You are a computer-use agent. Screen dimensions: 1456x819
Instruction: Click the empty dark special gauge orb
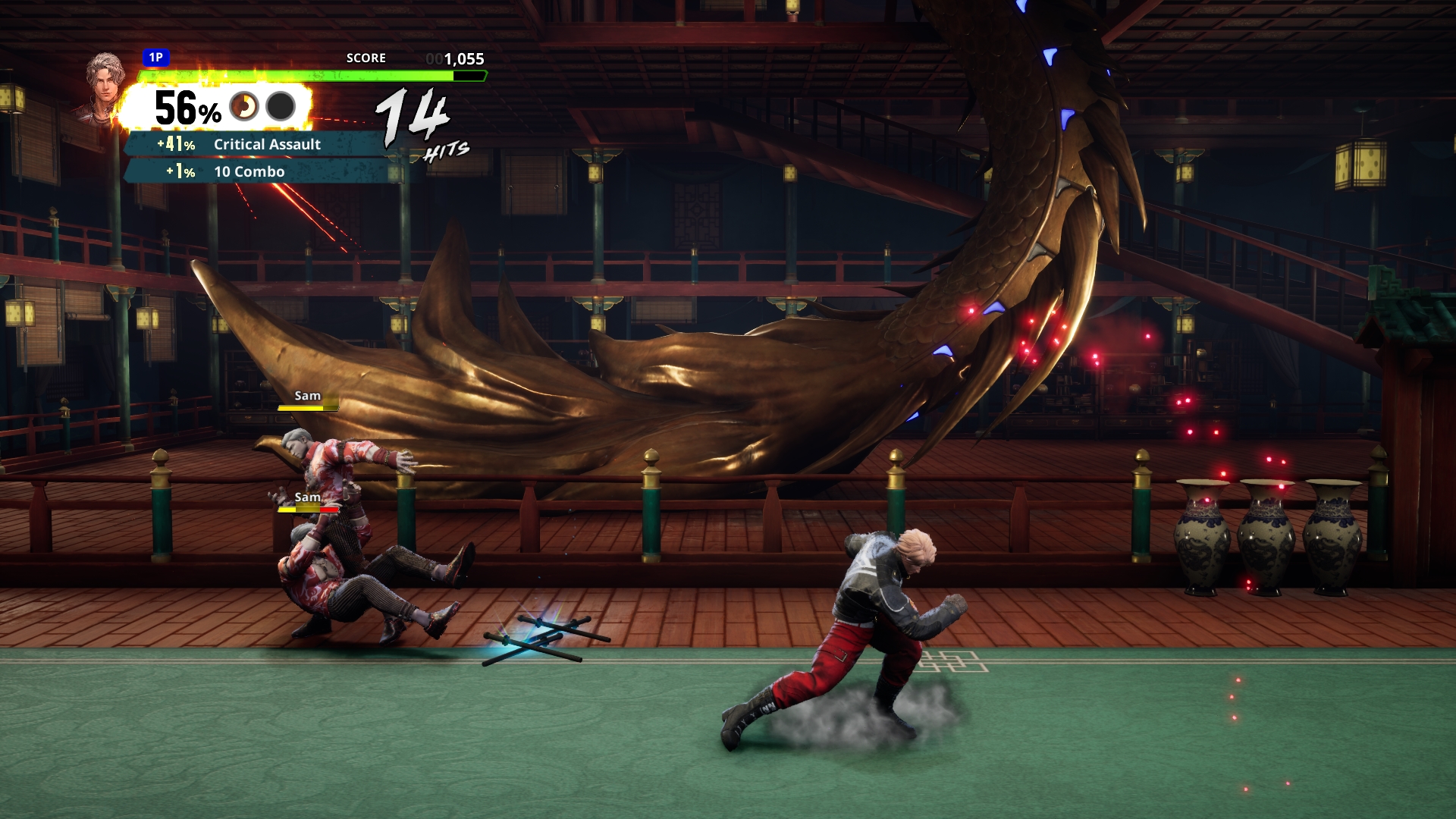point(281,107)
